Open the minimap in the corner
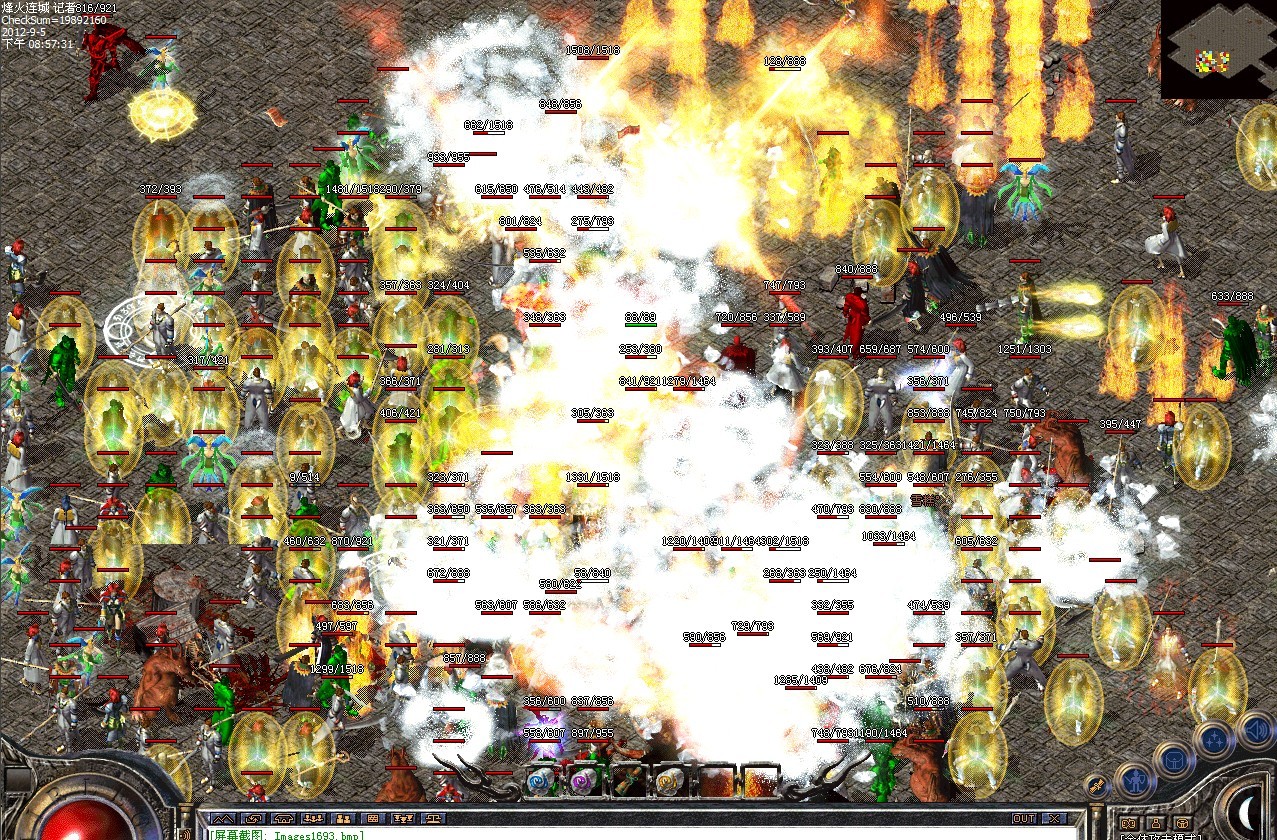This screenshot has height=840, width=1277. [1217, 49]
